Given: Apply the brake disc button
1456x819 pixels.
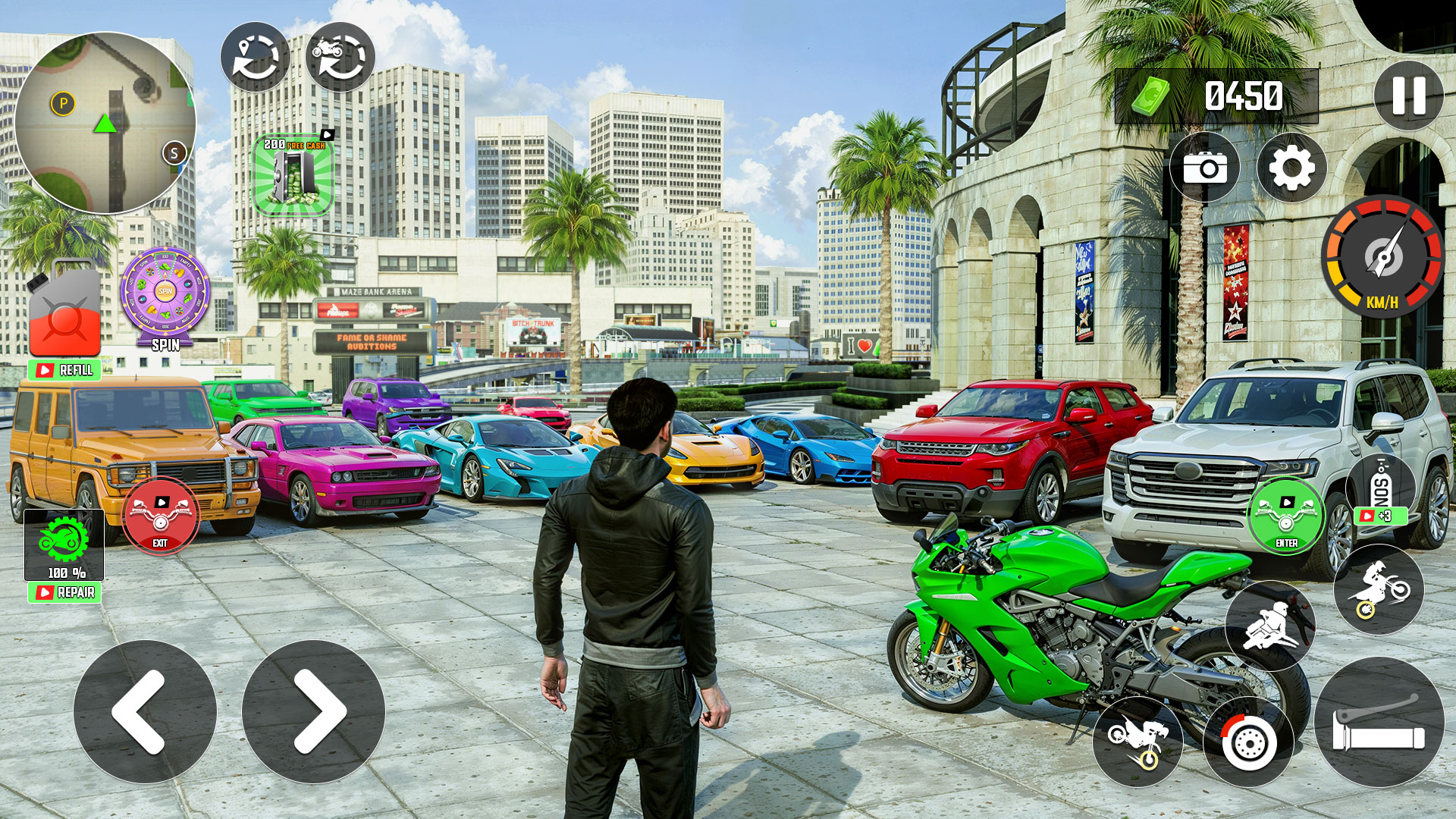Looking at the screenshot, I should click(1248, 742).
